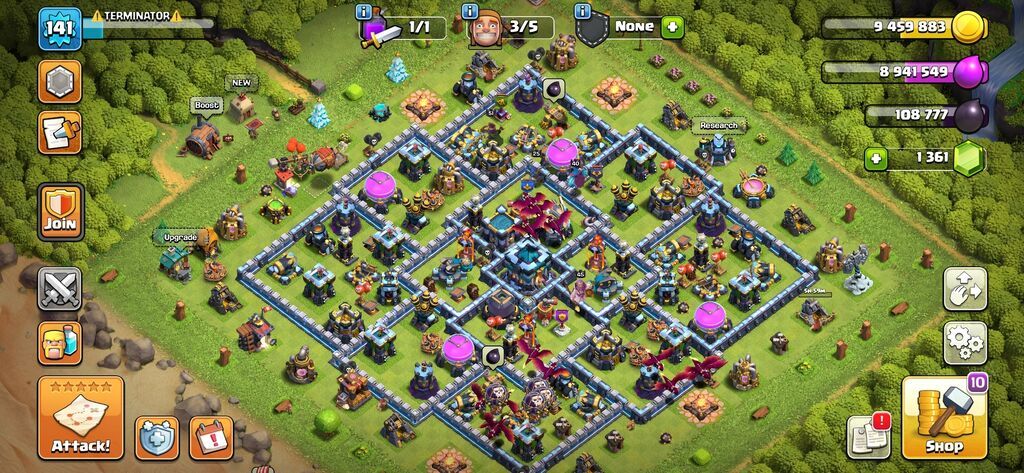
Task: Join a clan via the shield button
Action: pyautogui.click(x=60, y=212)
